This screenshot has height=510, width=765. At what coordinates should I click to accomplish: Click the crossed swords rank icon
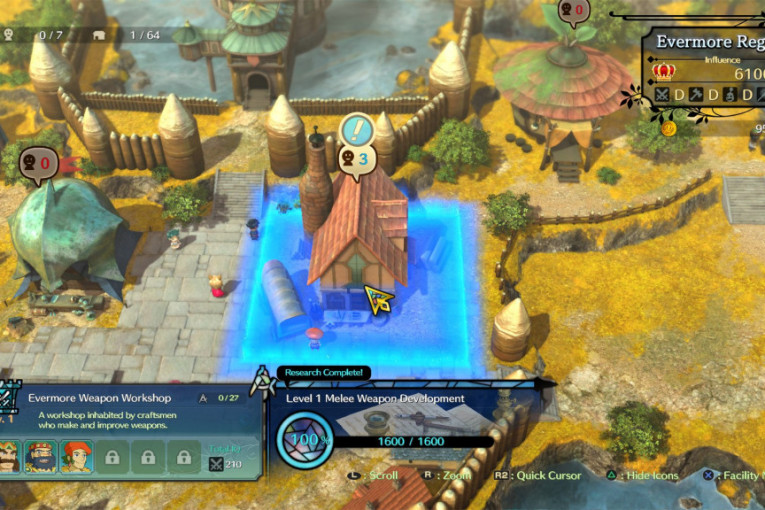(662, 95)
